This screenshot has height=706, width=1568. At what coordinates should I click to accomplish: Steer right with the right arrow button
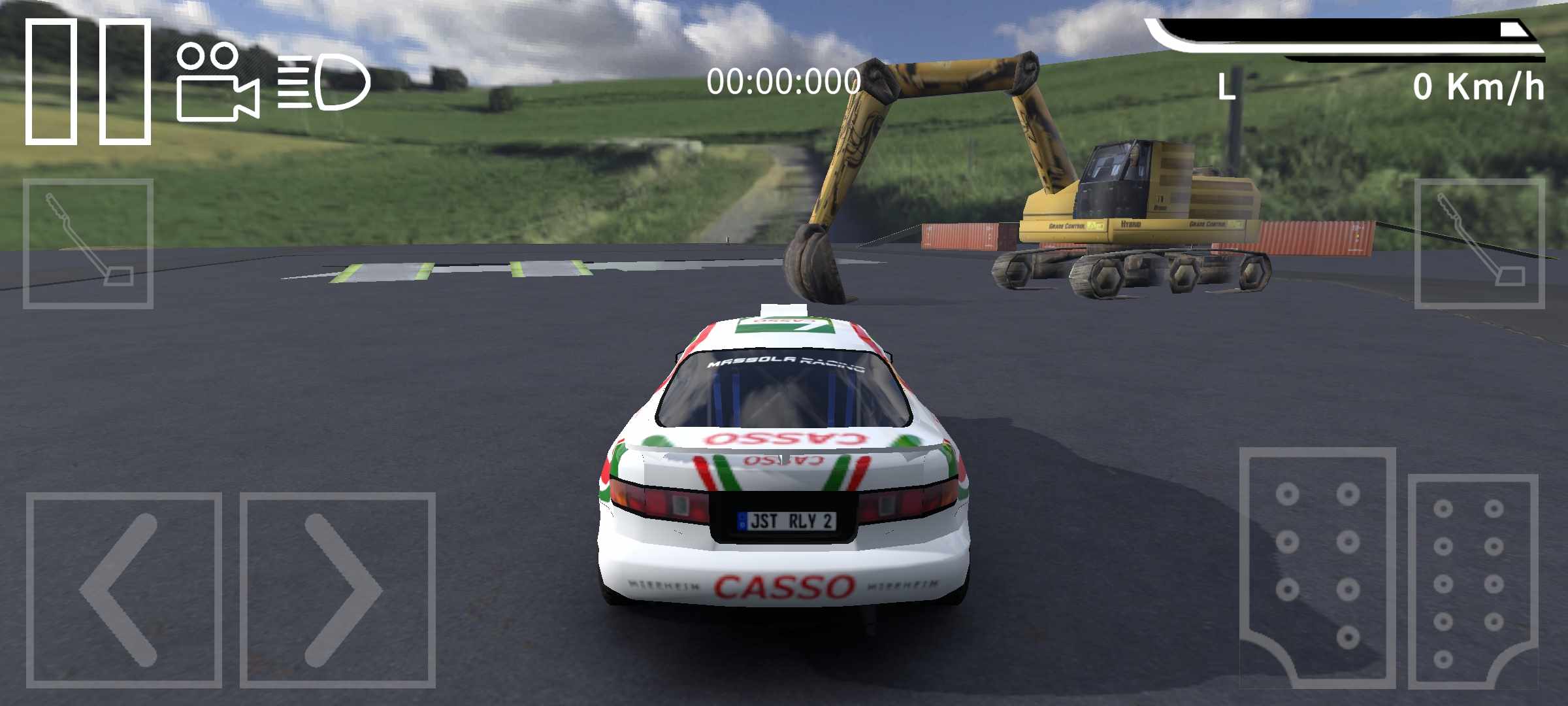point(337,590)
